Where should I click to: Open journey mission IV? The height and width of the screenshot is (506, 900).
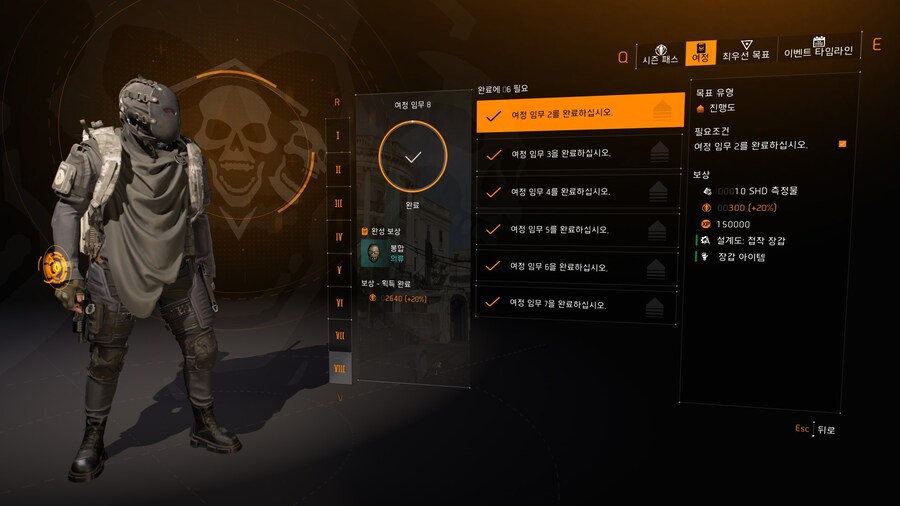pos(339,237)
